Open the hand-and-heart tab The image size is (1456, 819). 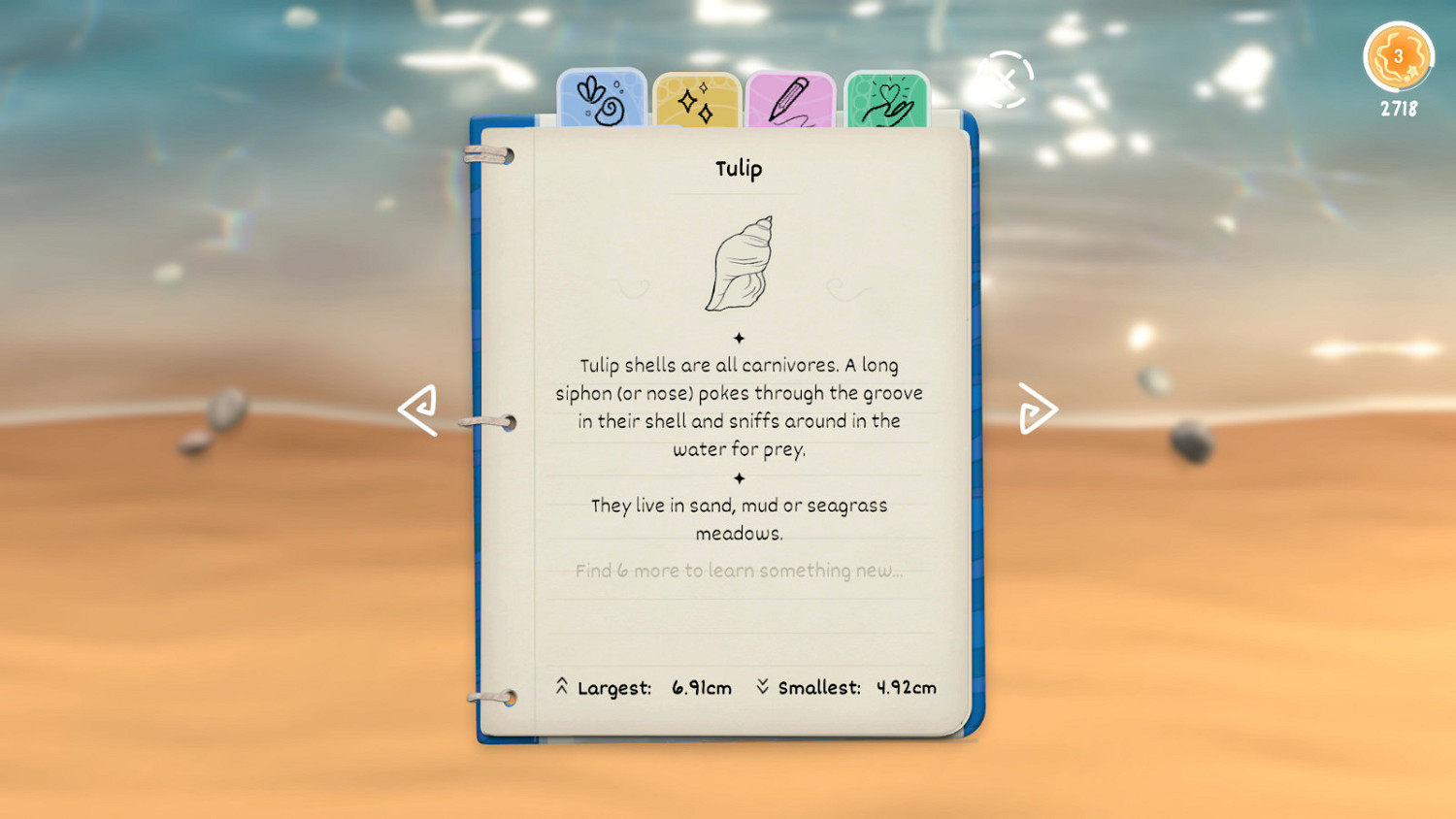click(x=884, y=97)
